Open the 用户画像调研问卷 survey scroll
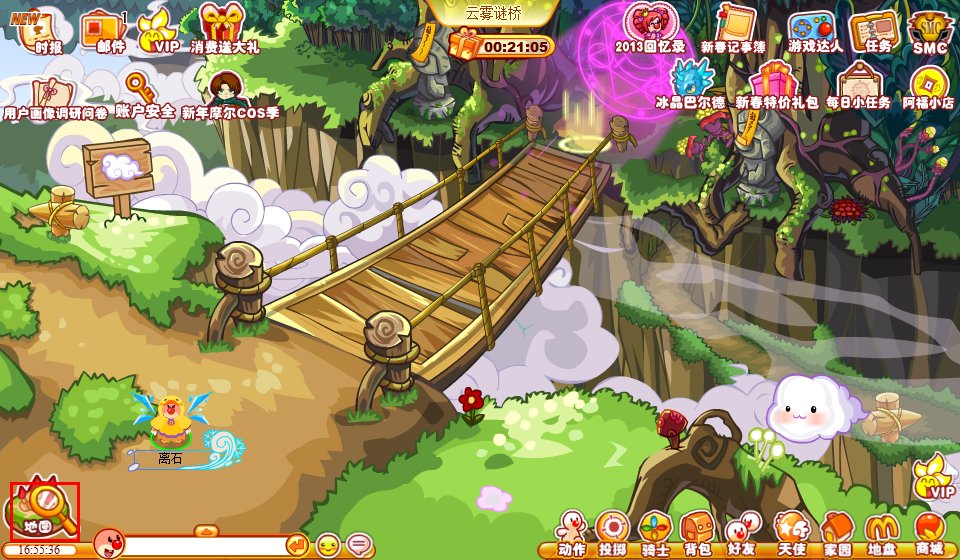The width and height of the screenshot is (960, 560). [52, 92]
